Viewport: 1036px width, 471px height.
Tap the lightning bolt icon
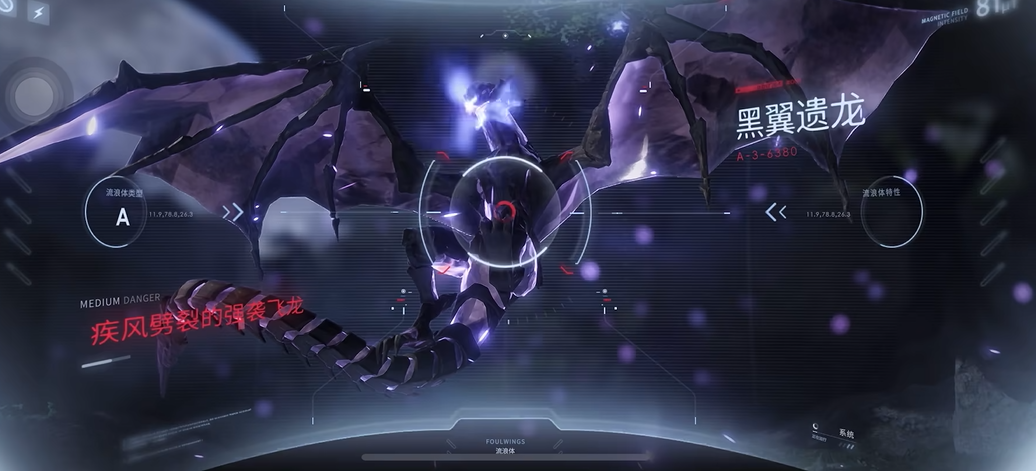click(39, 14)
